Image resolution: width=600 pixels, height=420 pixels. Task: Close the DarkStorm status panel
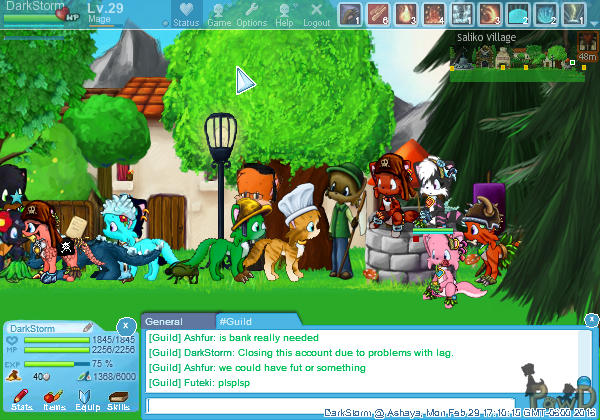pos(125,326)
